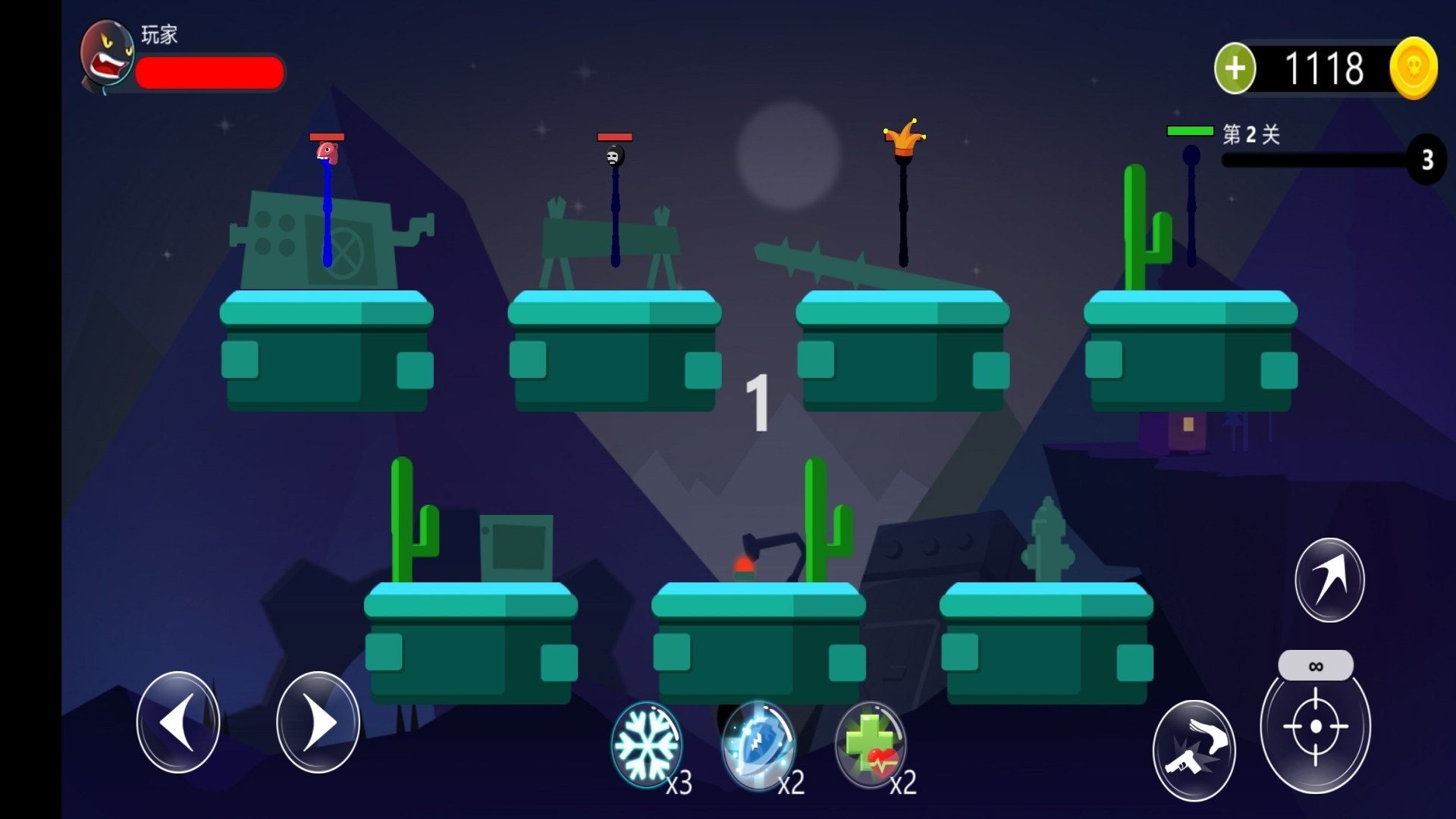Click the player avatar portrait
This screenshot has width=1456, height=819.
click(x=107, y=56)
